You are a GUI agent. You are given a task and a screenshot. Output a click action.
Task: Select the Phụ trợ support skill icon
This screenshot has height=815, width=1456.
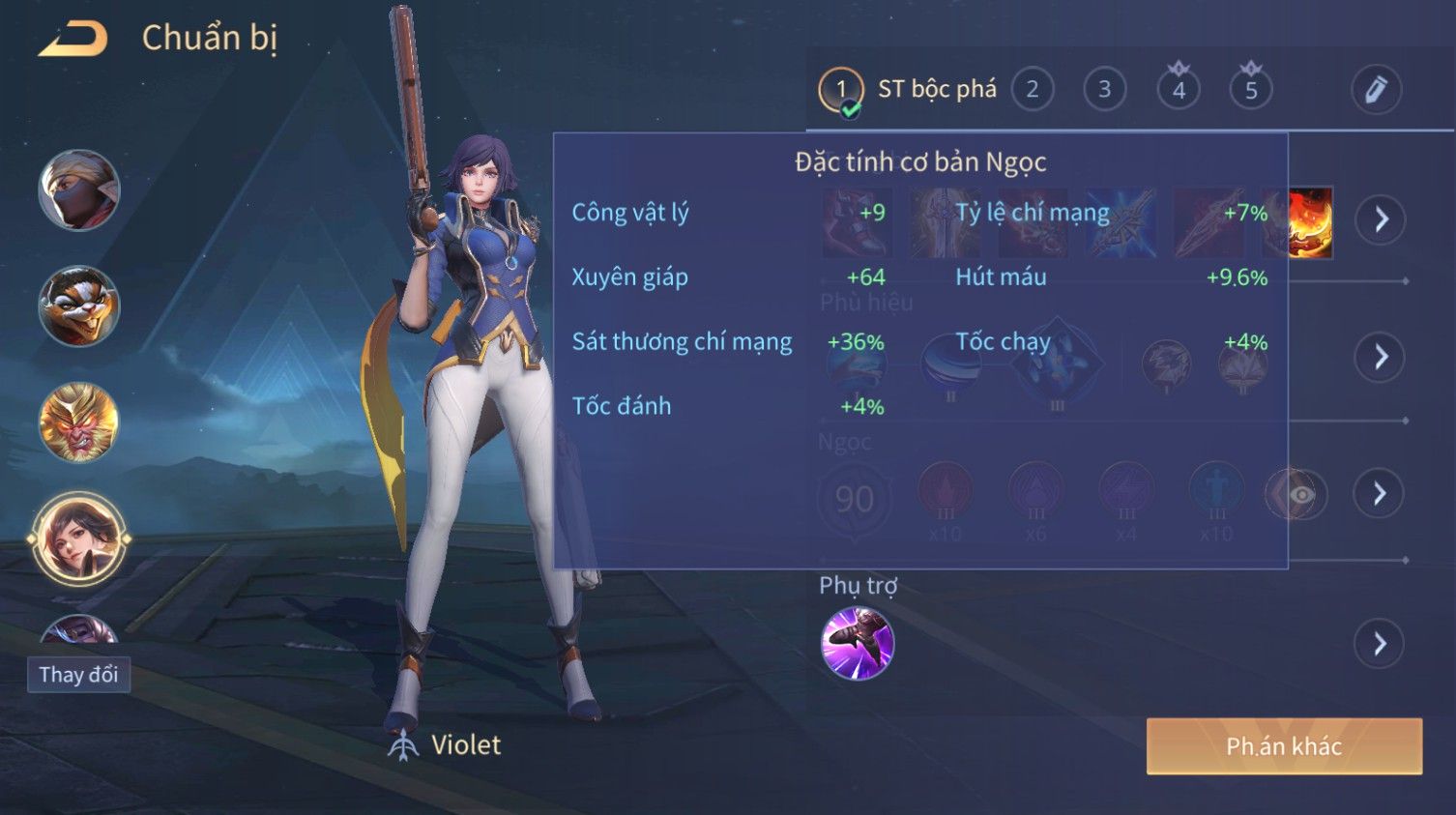[857, 643]
